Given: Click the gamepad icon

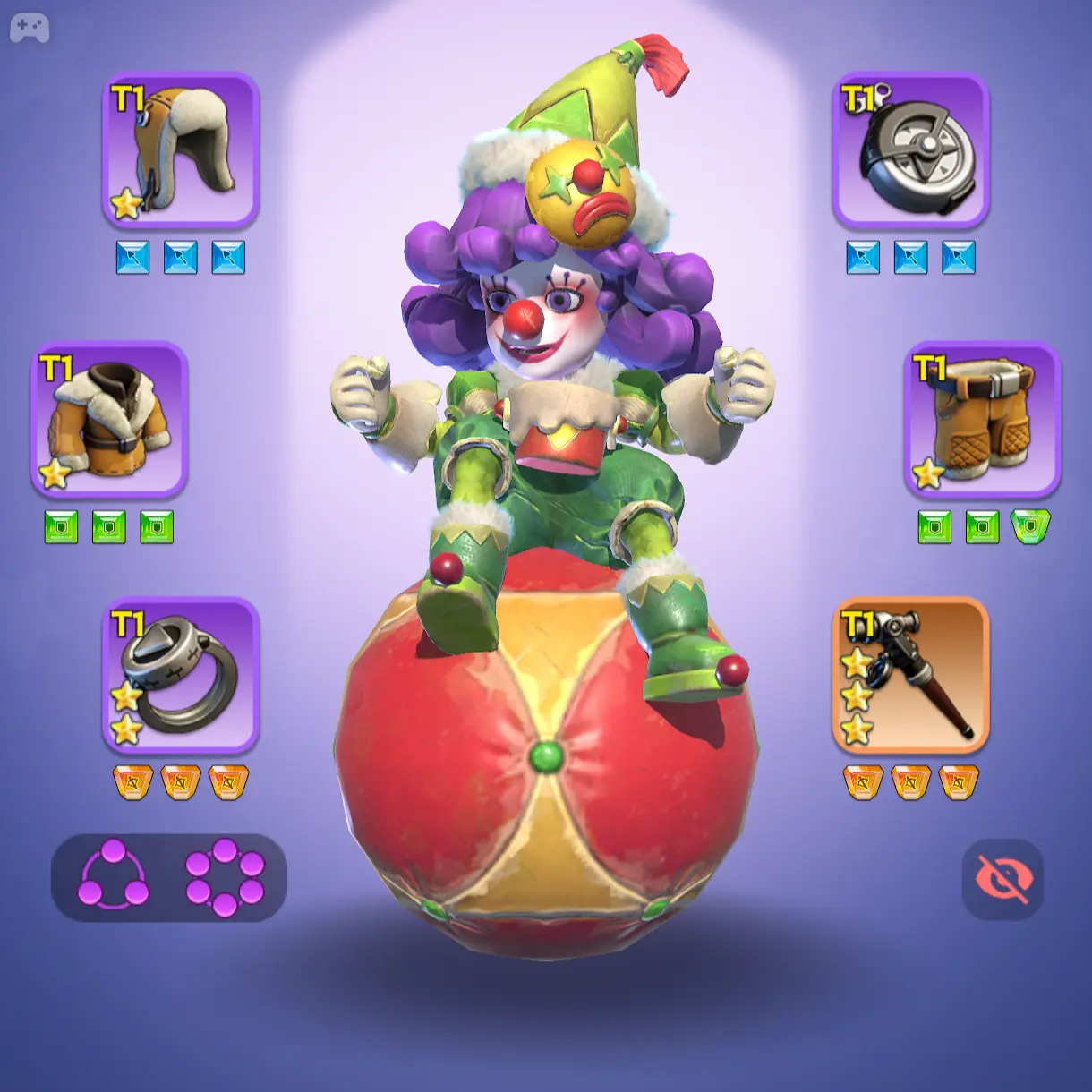Looking at the screenshot, I should click(30, 29).
